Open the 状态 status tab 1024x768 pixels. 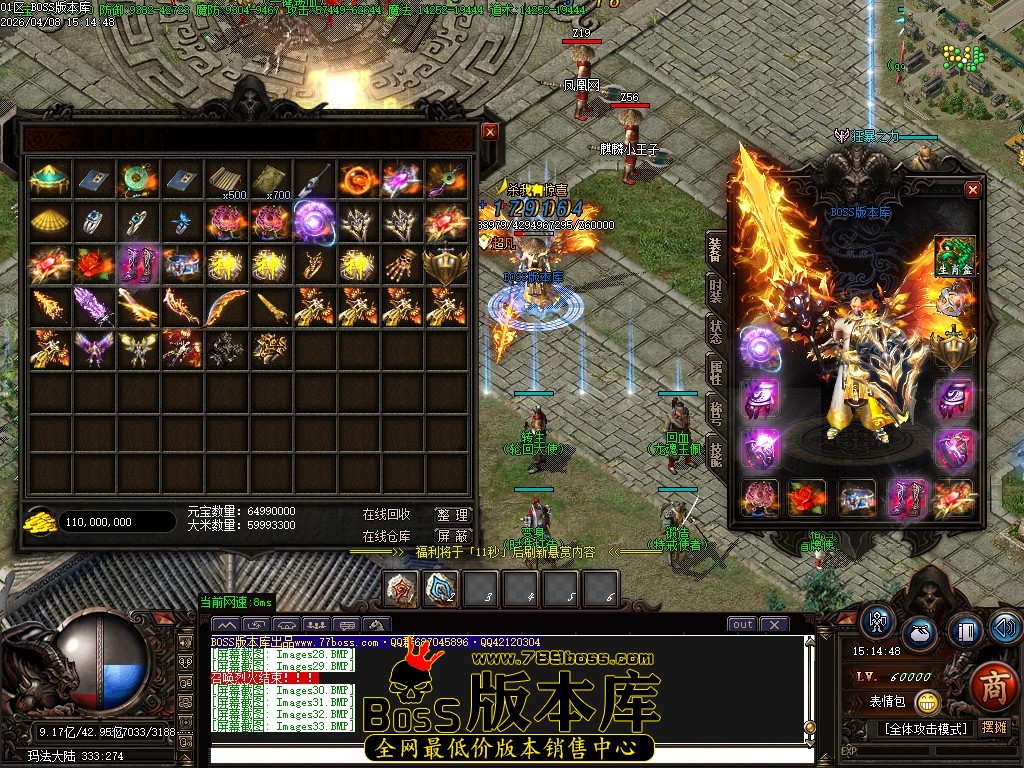click(x=715, y=332)
